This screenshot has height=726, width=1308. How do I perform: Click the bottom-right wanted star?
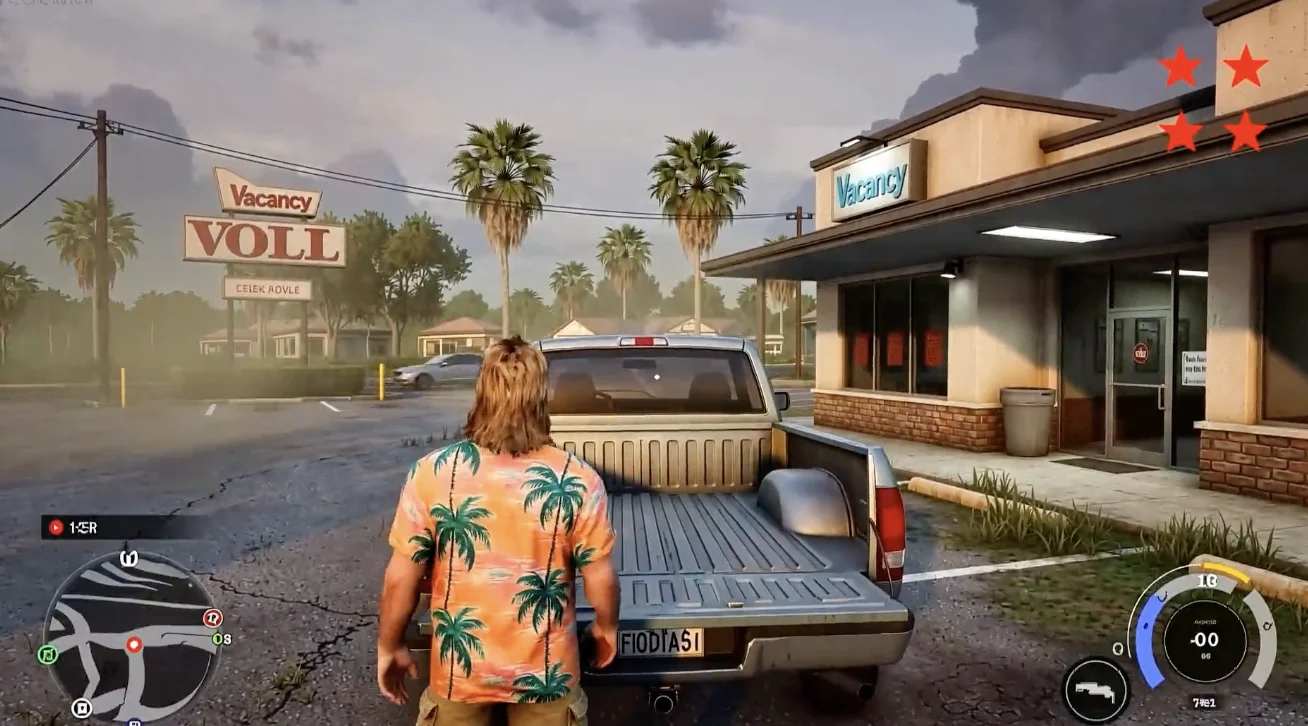1243,129
